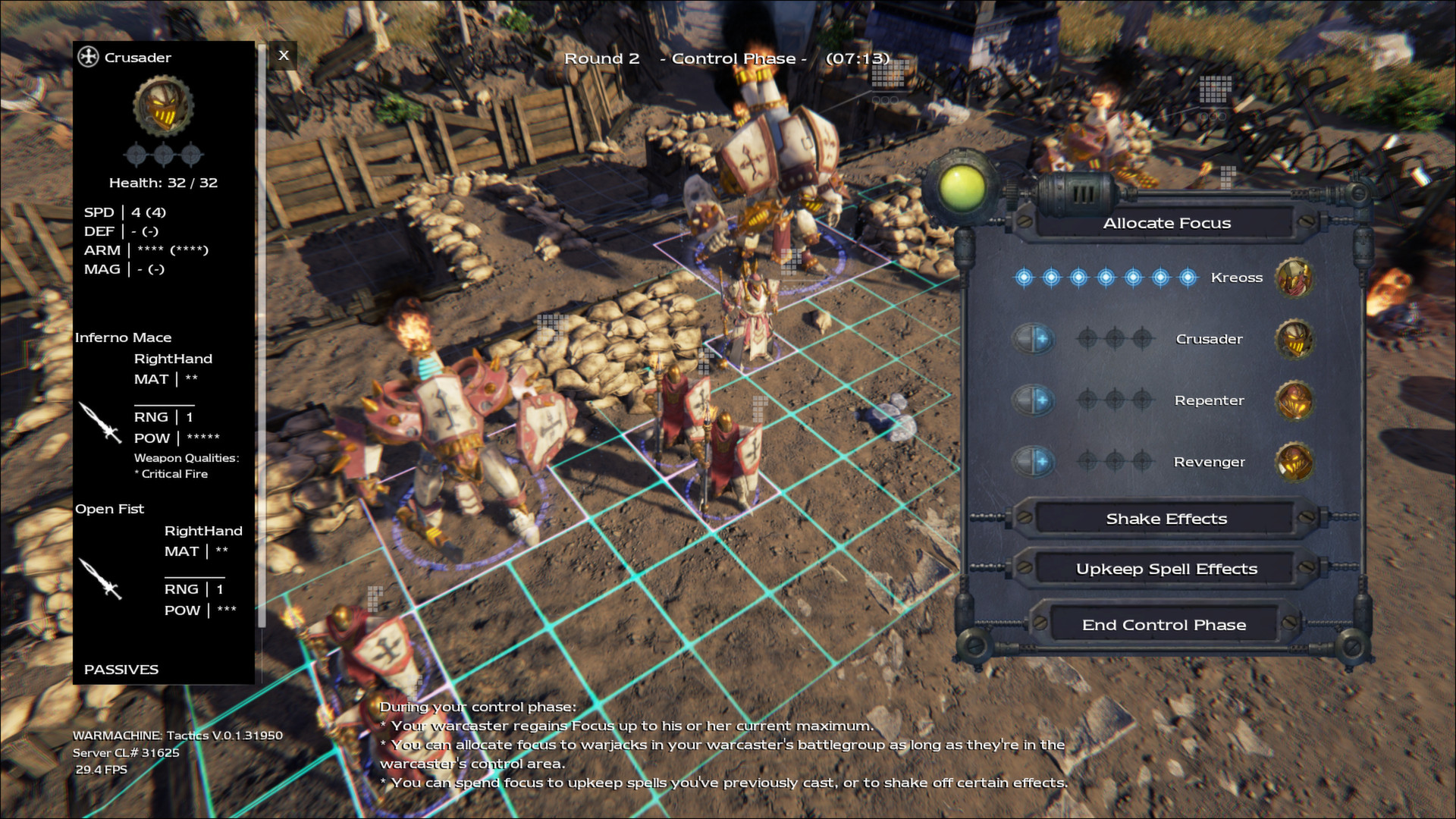Click the faction emblem next to the Crusader title
Viewport: 1456px width, 819px height.
pyautogui.click(x=88, y=57)
